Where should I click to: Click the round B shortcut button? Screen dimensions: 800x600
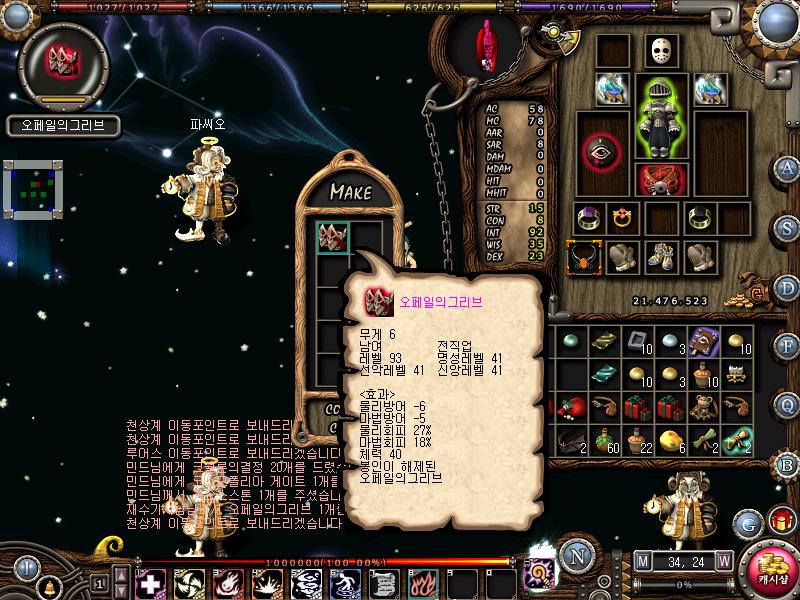point(787,463)
